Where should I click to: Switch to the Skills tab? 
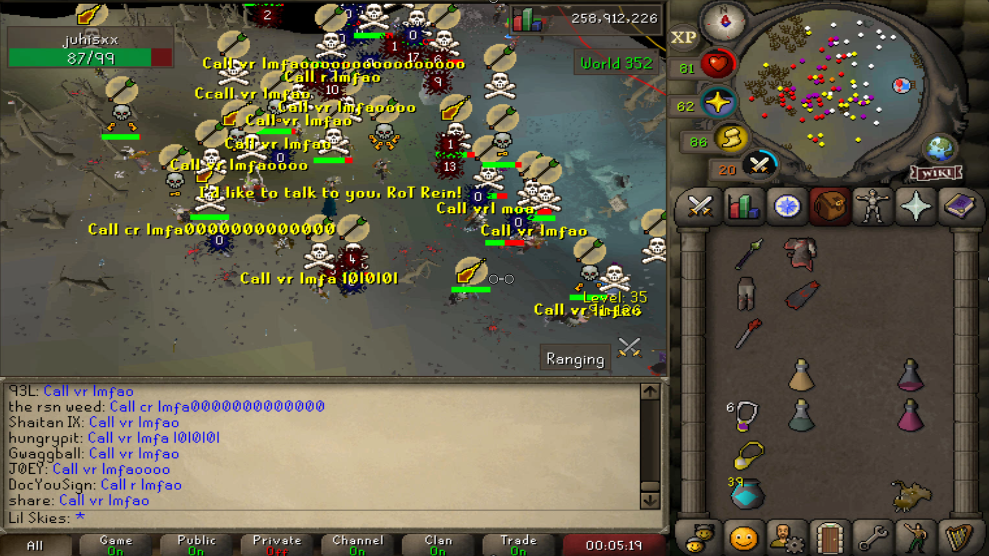coord(743,206)
